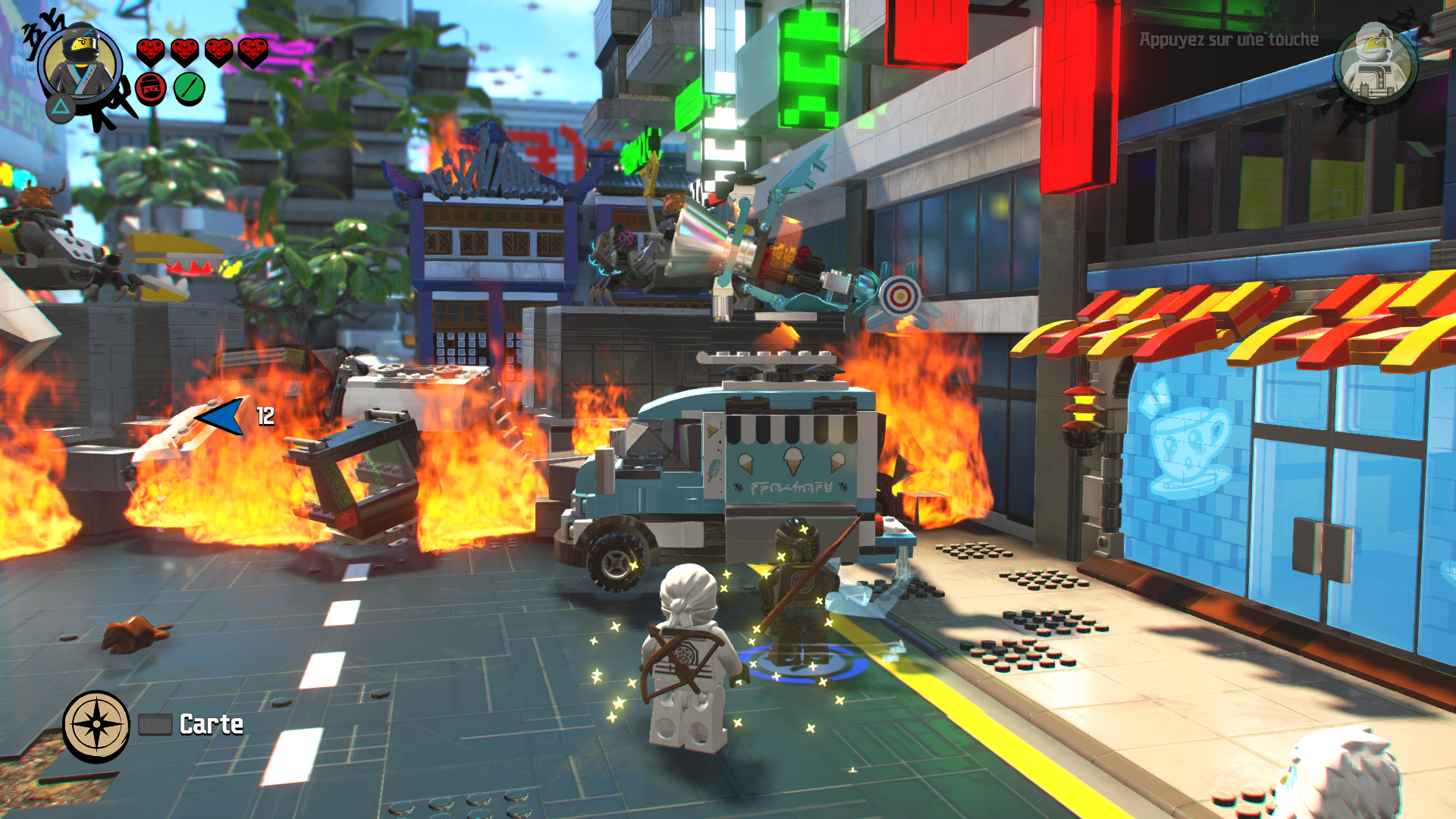This screenshot has height=819, width=1456.
Task: Click the black ninja player portrait
Action: pos(81,65)
